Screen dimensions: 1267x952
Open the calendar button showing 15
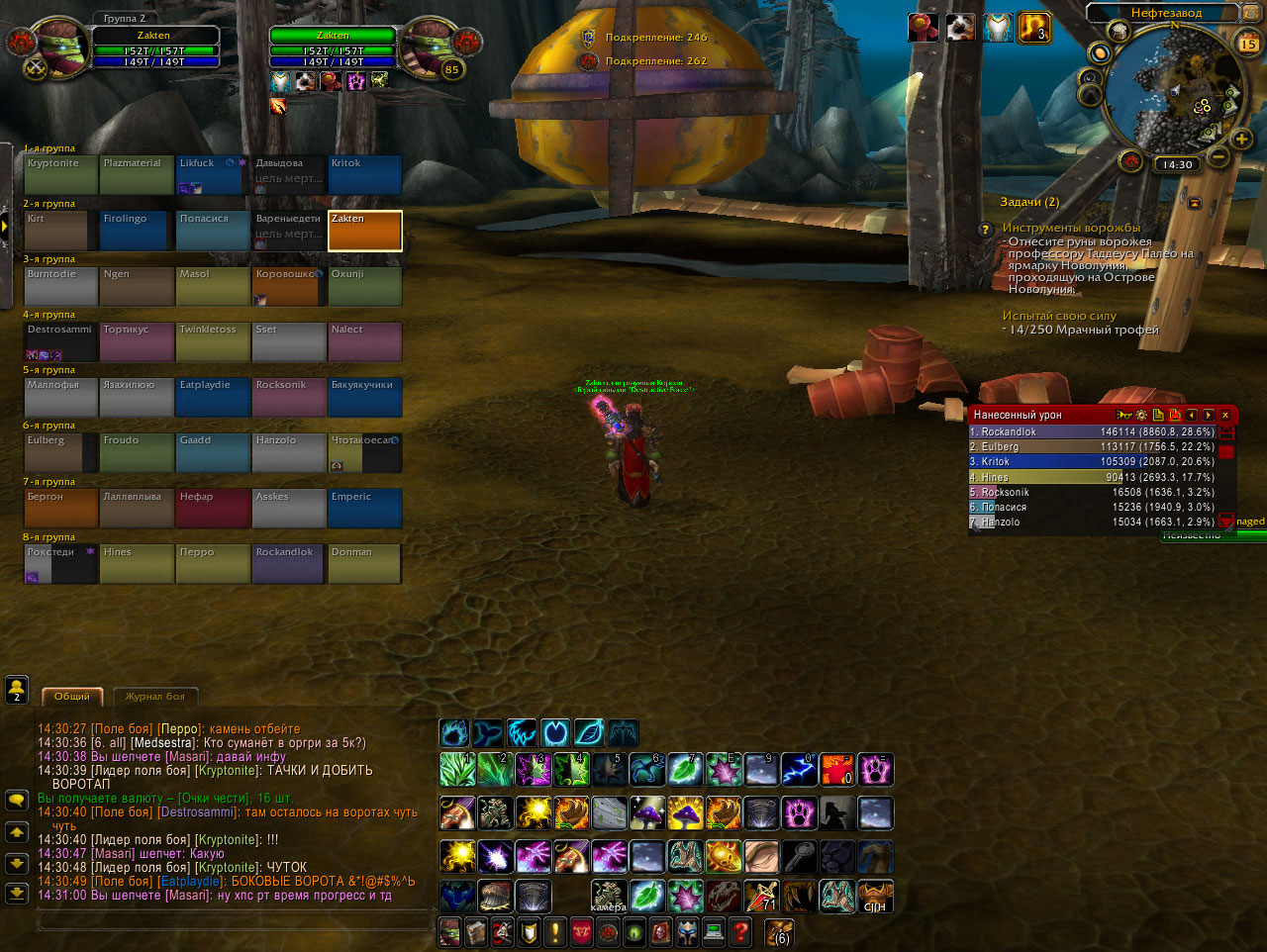tap(1248, 43)
